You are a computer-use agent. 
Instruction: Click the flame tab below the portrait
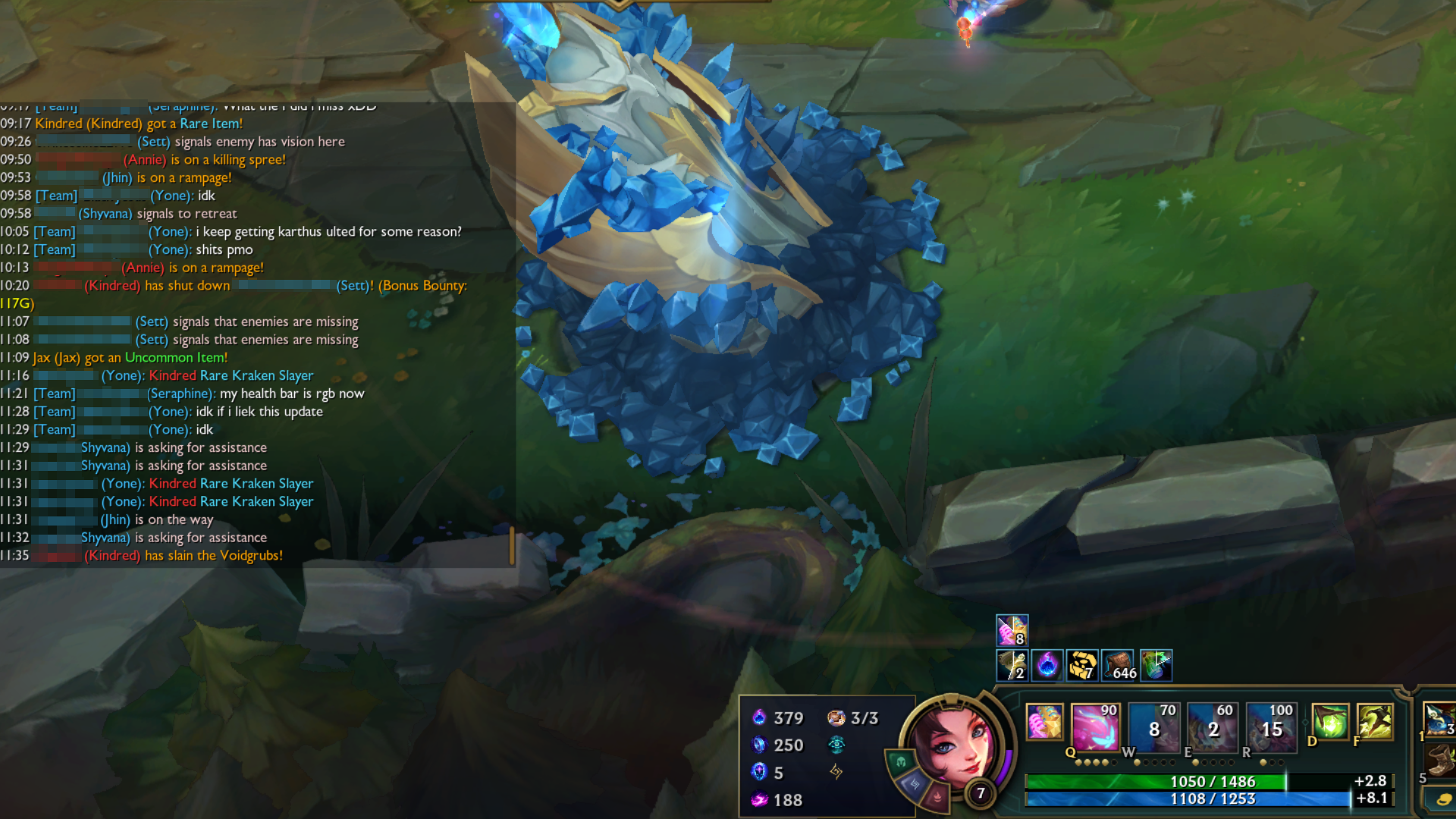pyautogui.click(x=937, y=797)
